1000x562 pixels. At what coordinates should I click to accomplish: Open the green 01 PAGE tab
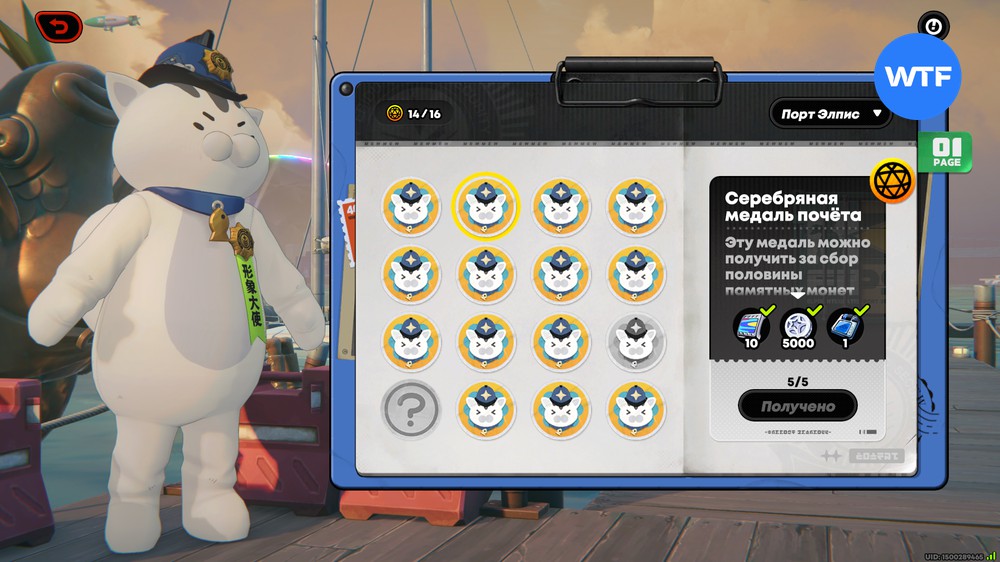pyautogui.click(x=946, y=152)
